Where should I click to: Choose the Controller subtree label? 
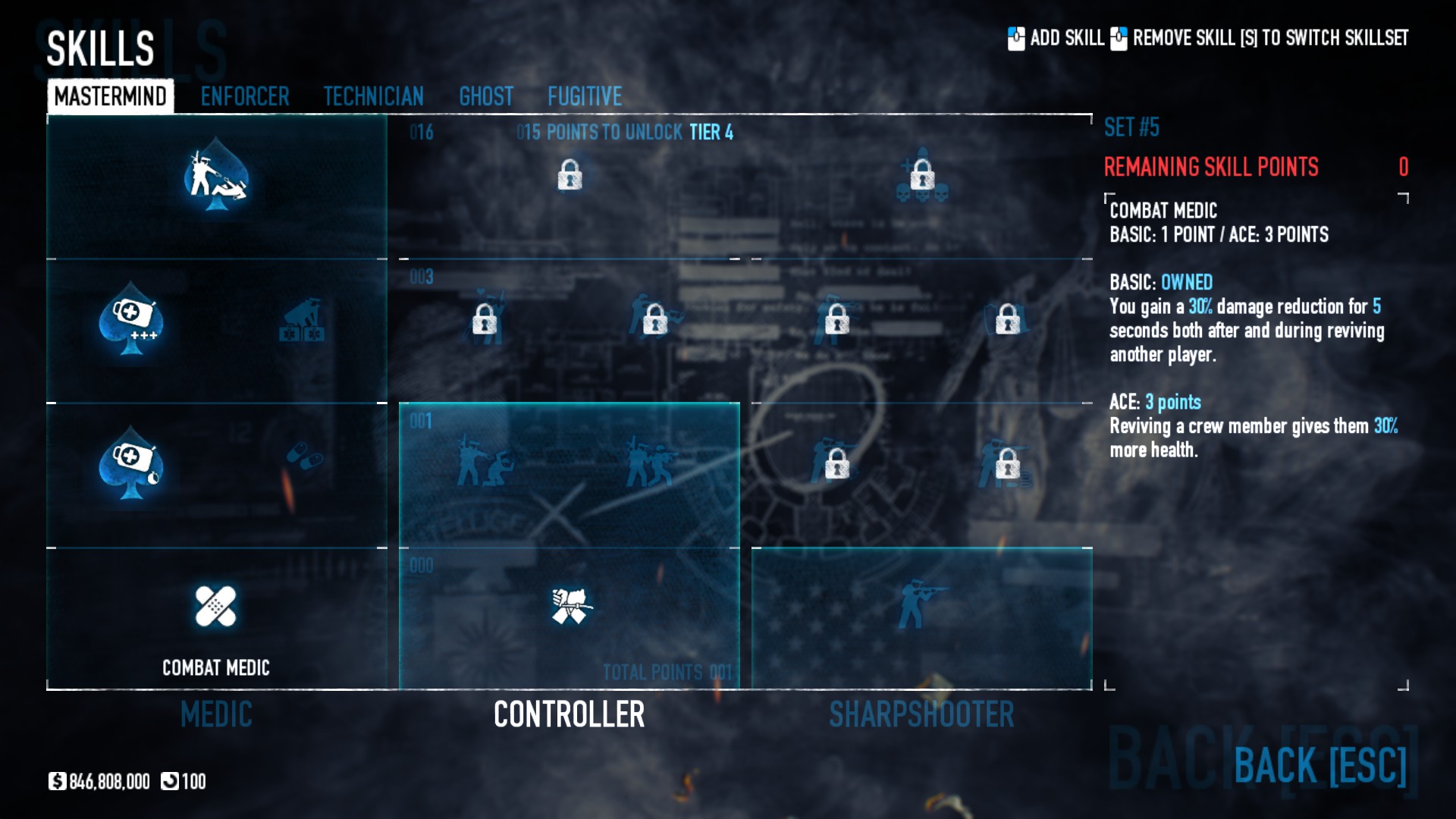tap(569, 714)
